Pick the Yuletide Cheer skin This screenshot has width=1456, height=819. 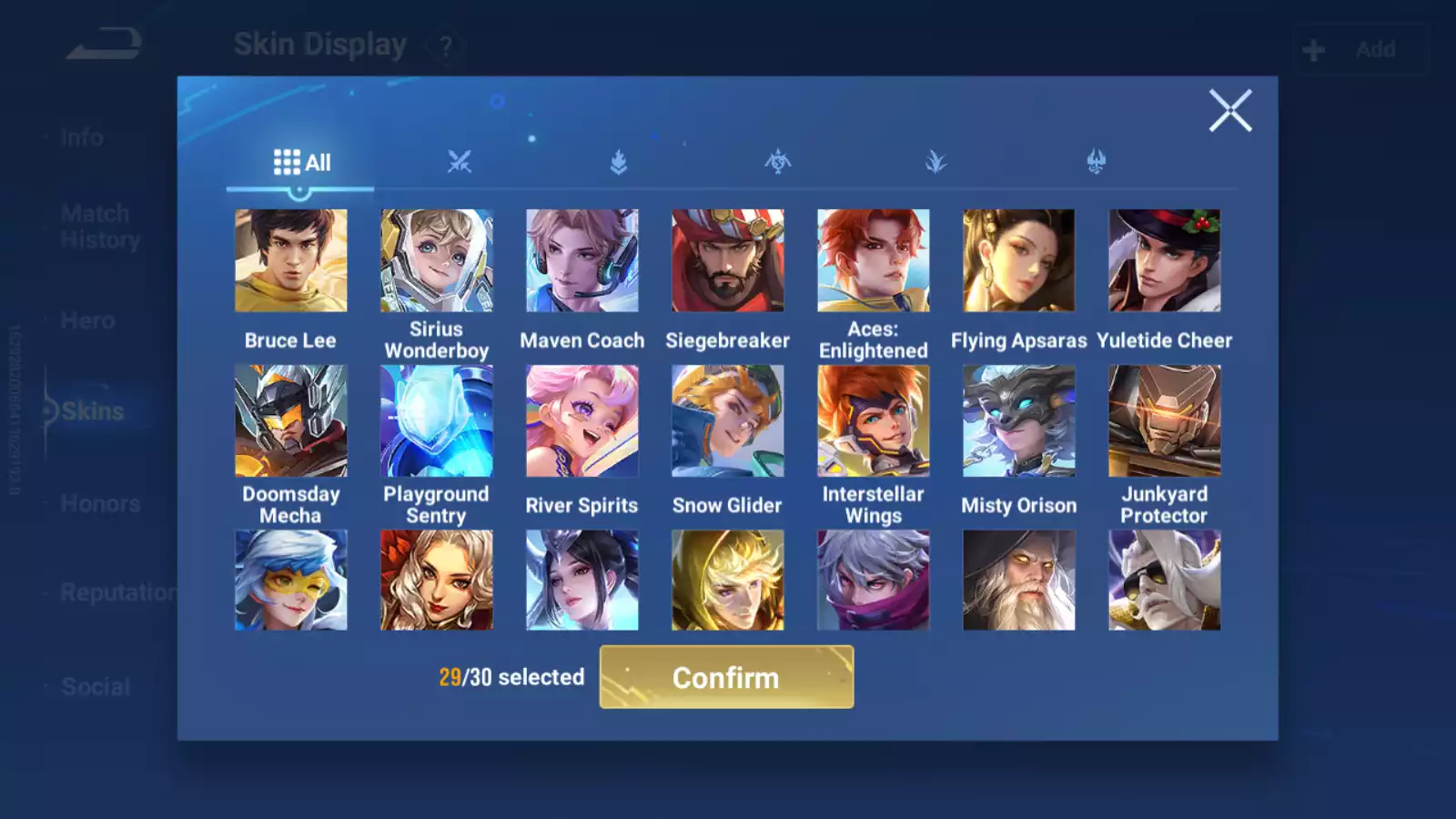(x=1164, y=261)
